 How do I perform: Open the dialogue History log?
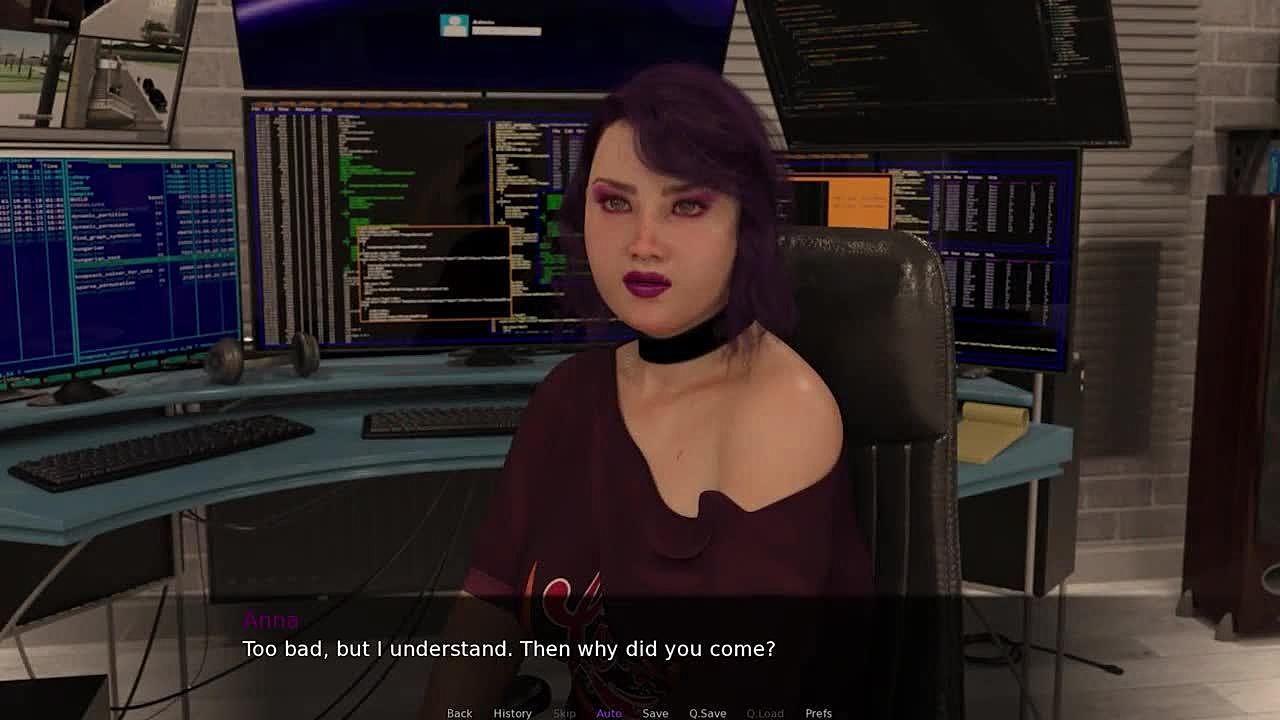[x=512, y=713]
